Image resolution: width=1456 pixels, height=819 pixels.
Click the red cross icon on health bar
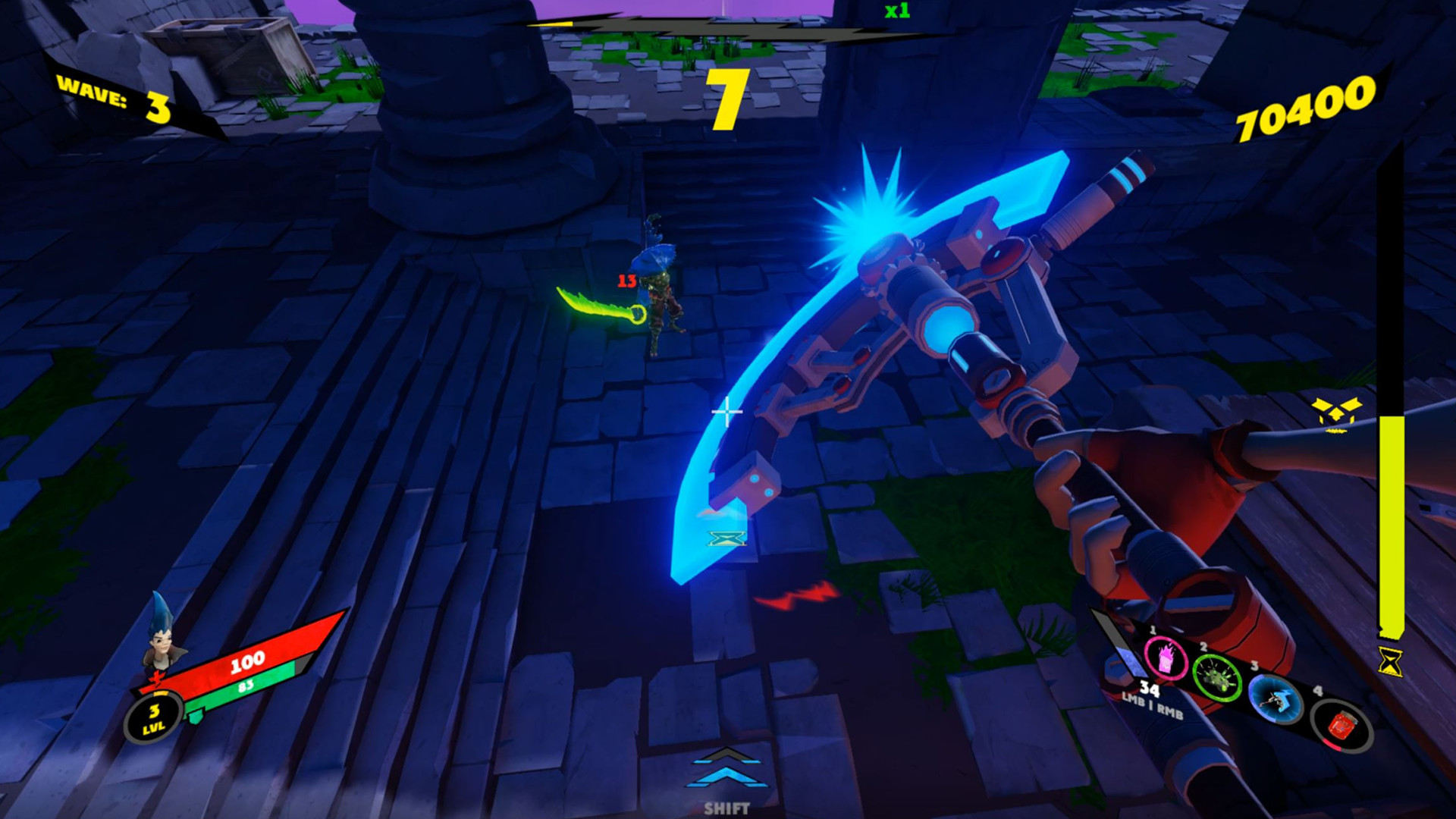click(x=158, y=679)
